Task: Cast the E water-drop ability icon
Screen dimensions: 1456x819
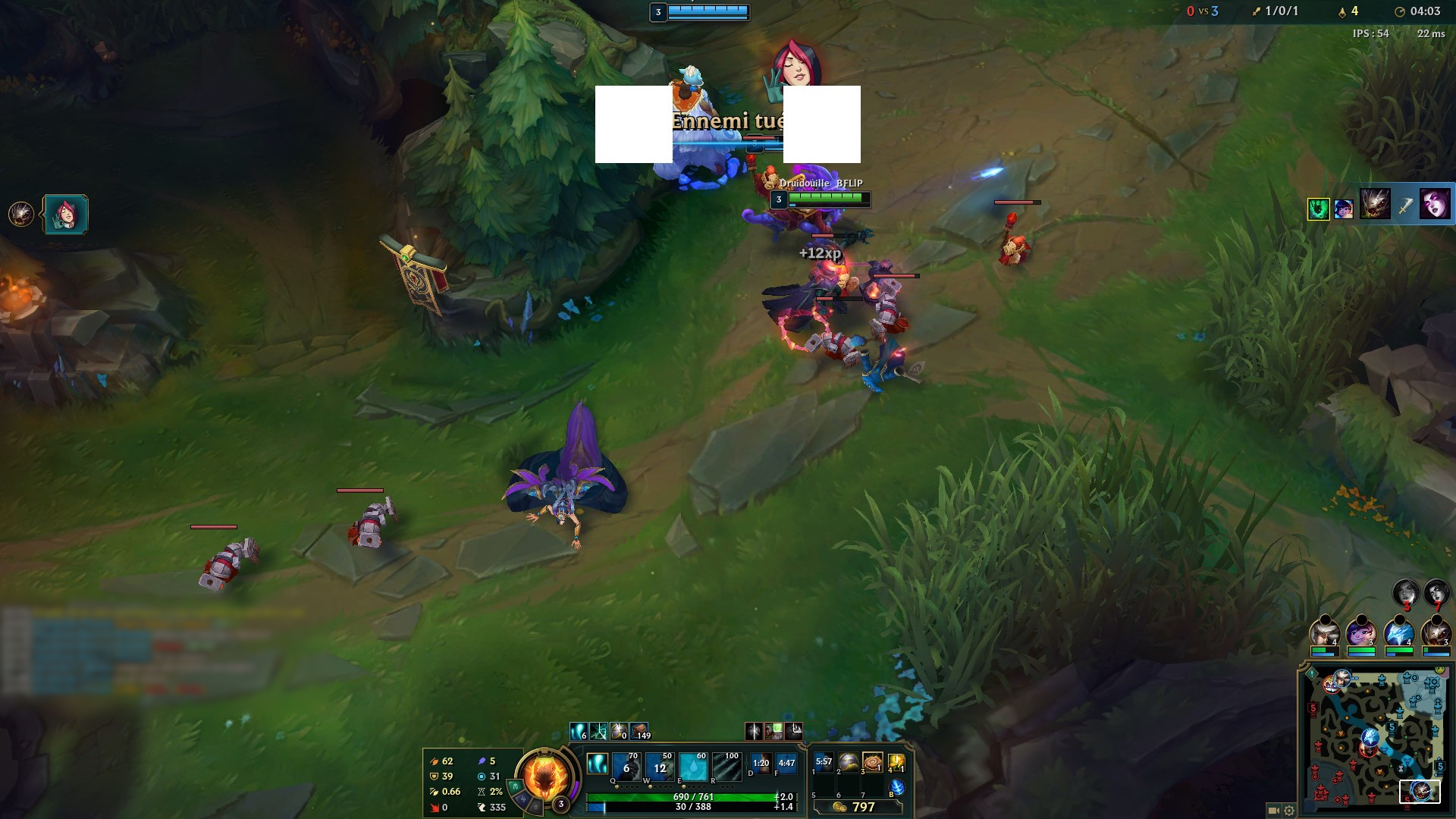Action: click(695, 766)
